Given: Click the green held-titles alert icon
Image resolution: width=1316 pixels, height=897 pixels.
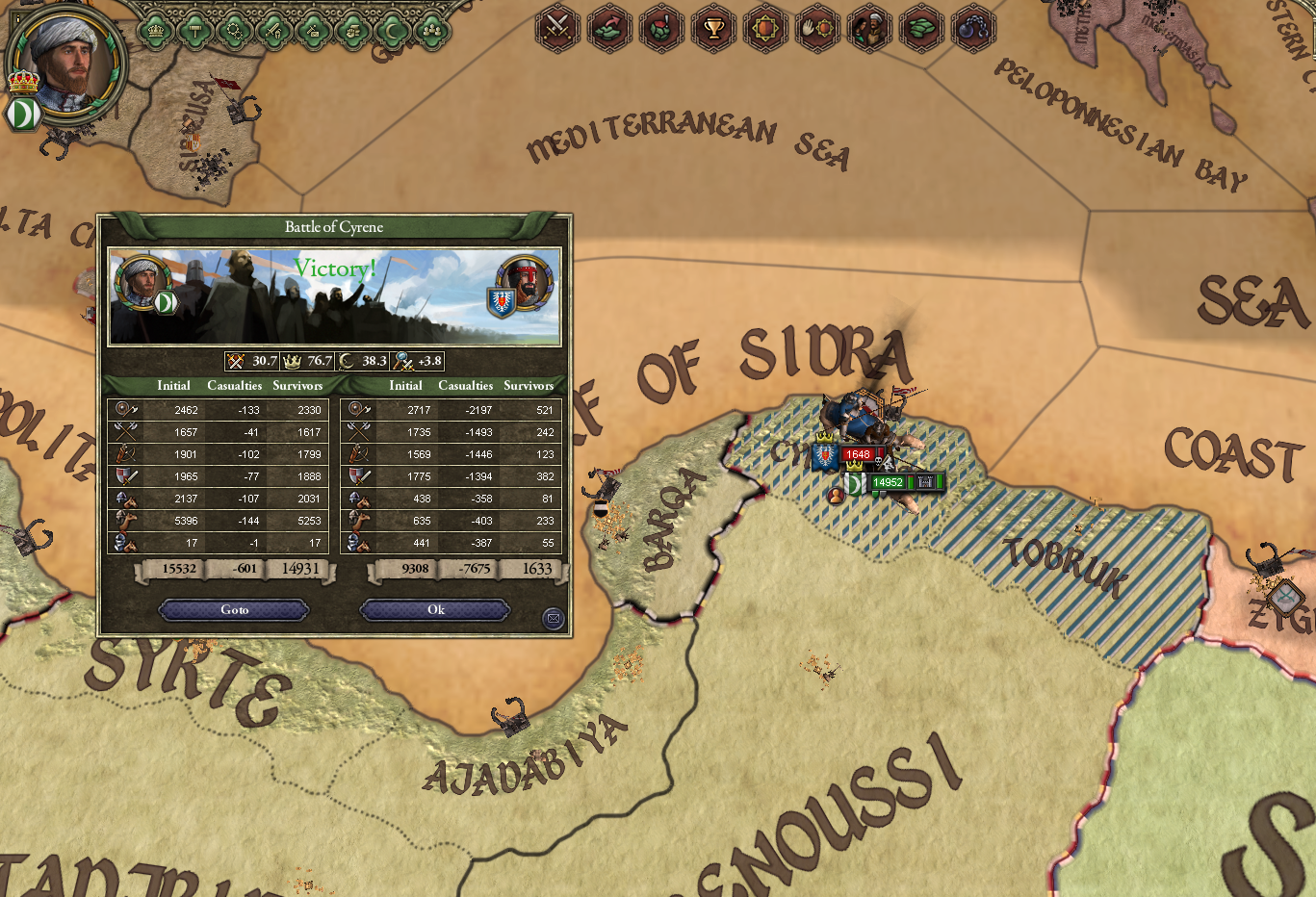Looking at the screenshot, I should click(x=923, y=29).
